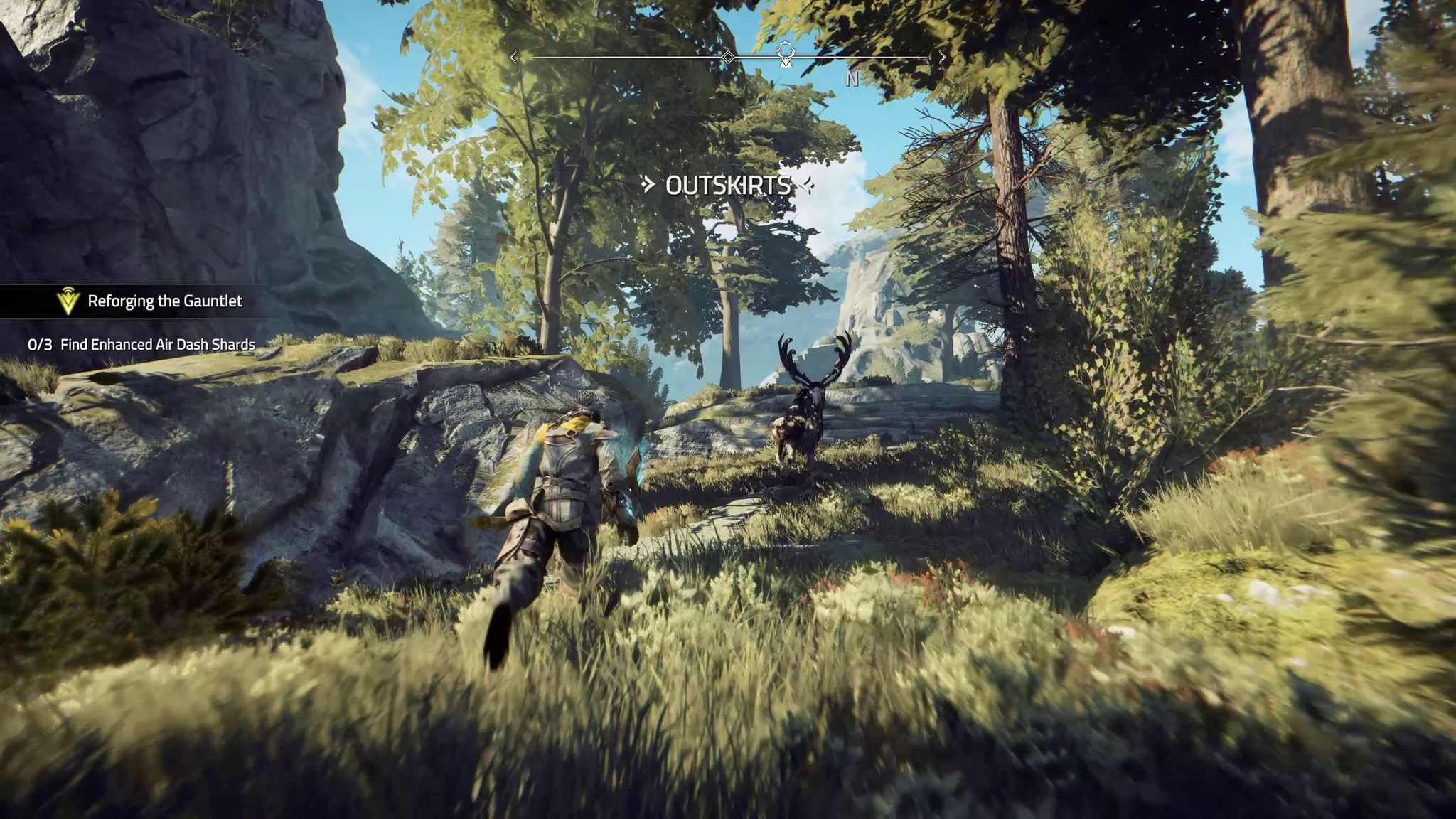Image resolution: width=1456 pixels, height=819 pixels.
Task: Click the stag marker on the compass
Action: [x=785, y=55]
